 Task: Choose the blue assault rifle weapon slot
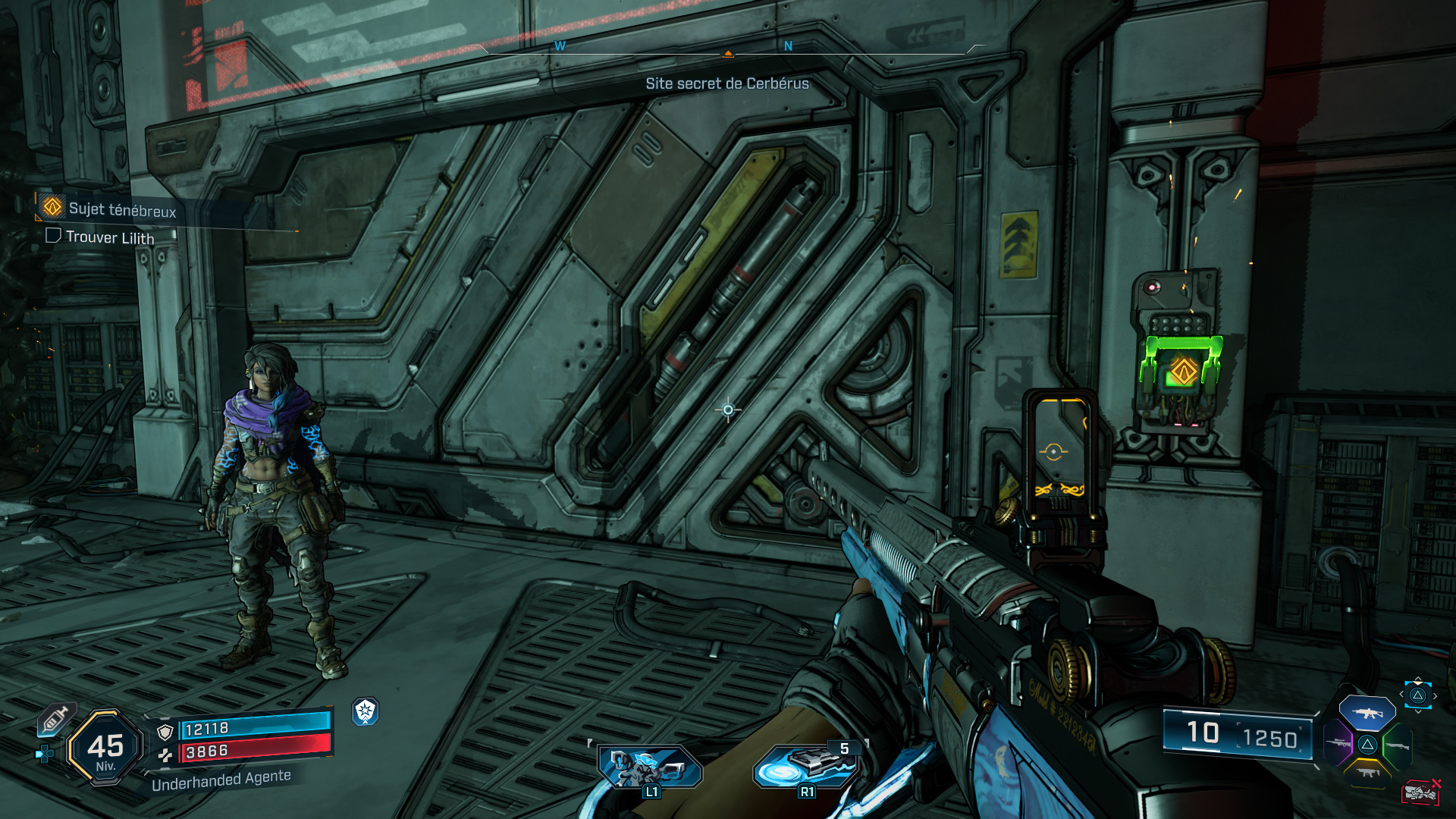coord(1367,713)
